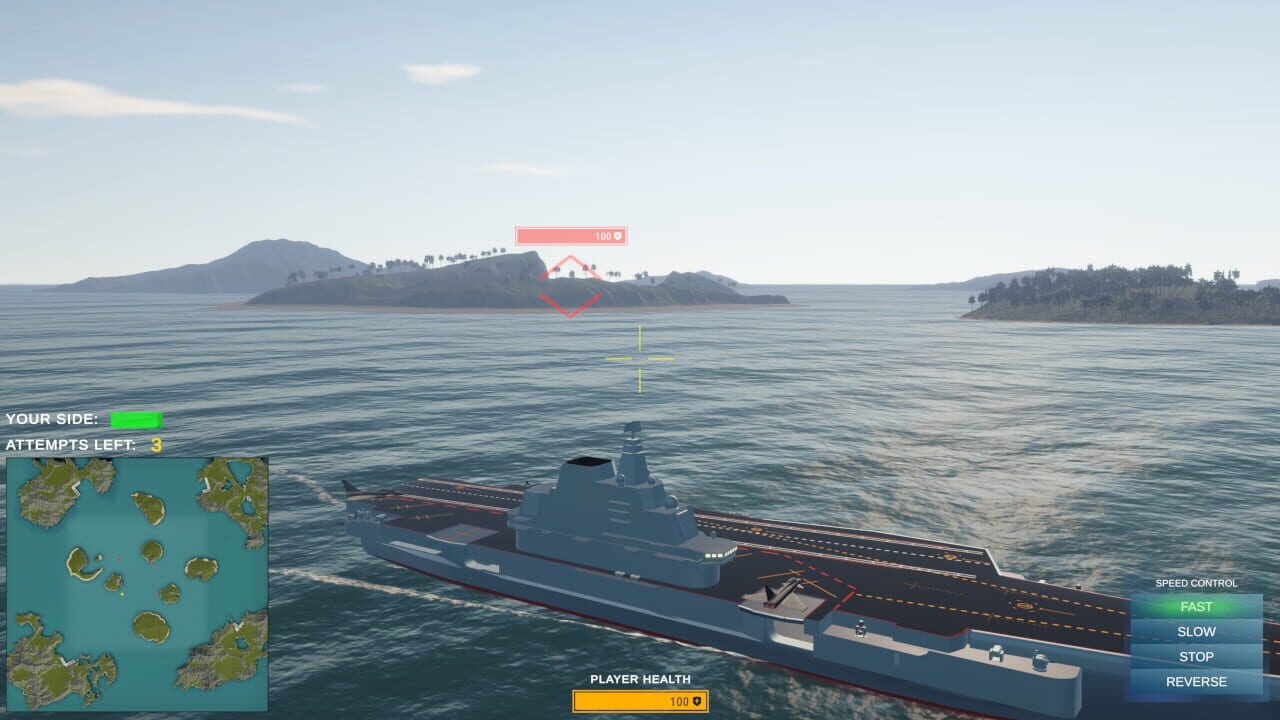Click the targeted enemy health bar
1280x720 pixels.
point(571,236)
